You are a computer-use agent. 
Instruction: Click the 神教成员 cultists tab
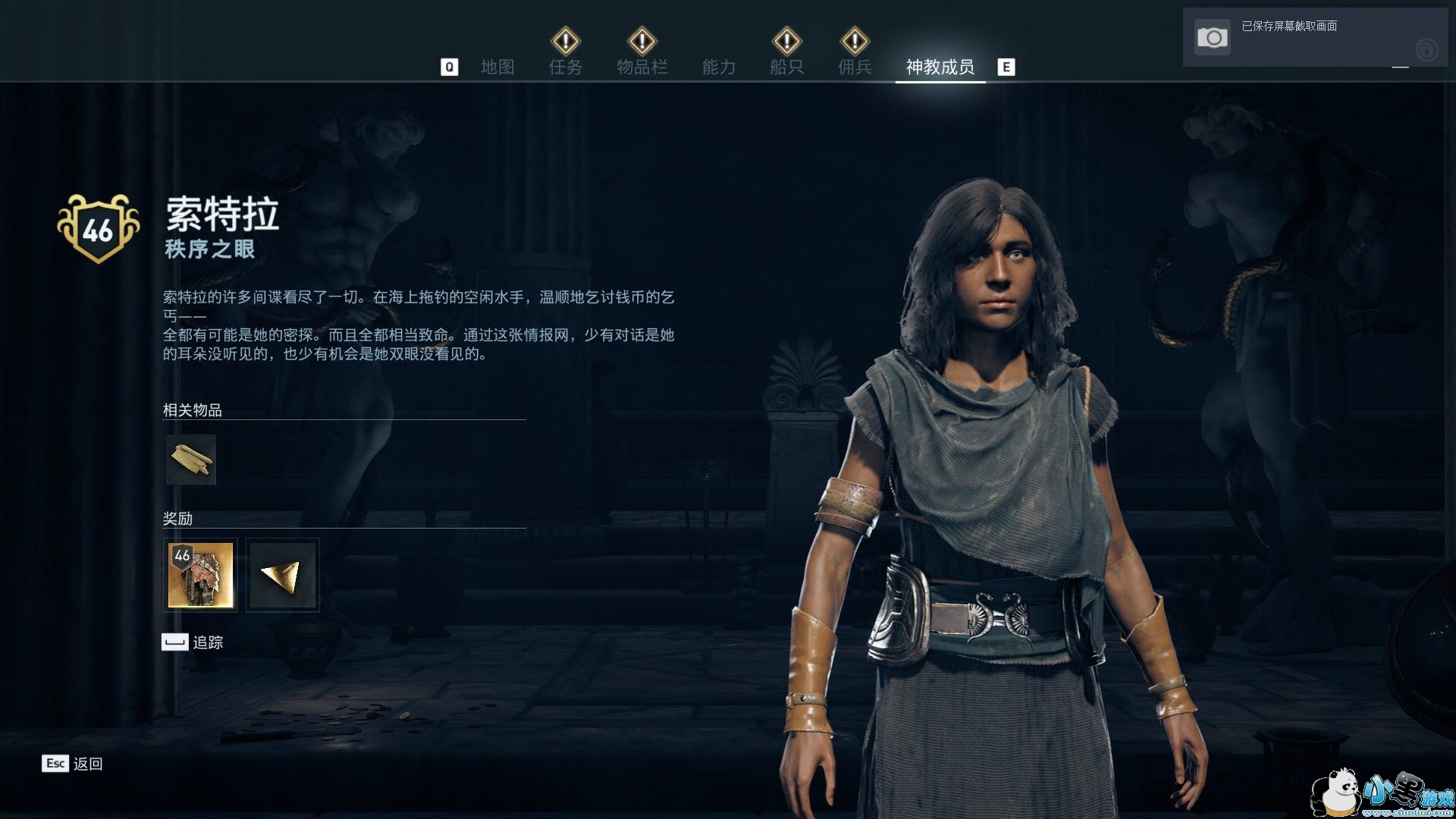click(940, 67)
